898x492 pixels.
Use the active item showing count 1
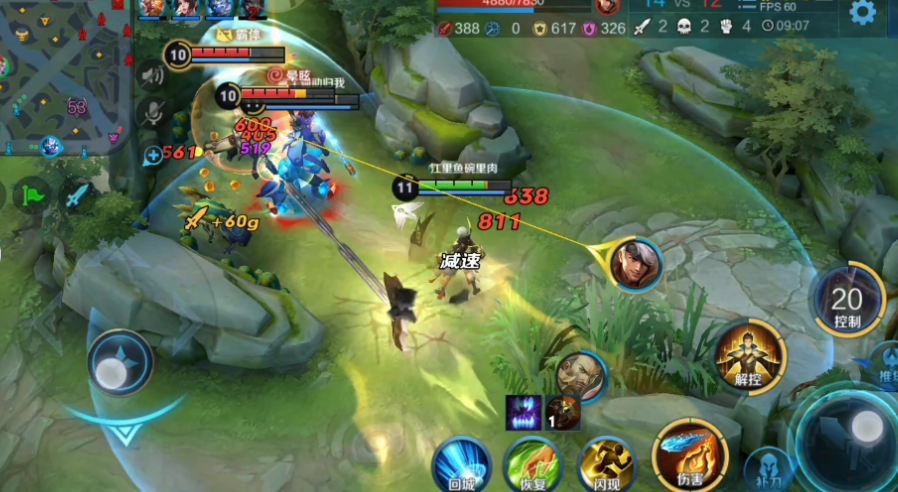click(x=562, y=412)
